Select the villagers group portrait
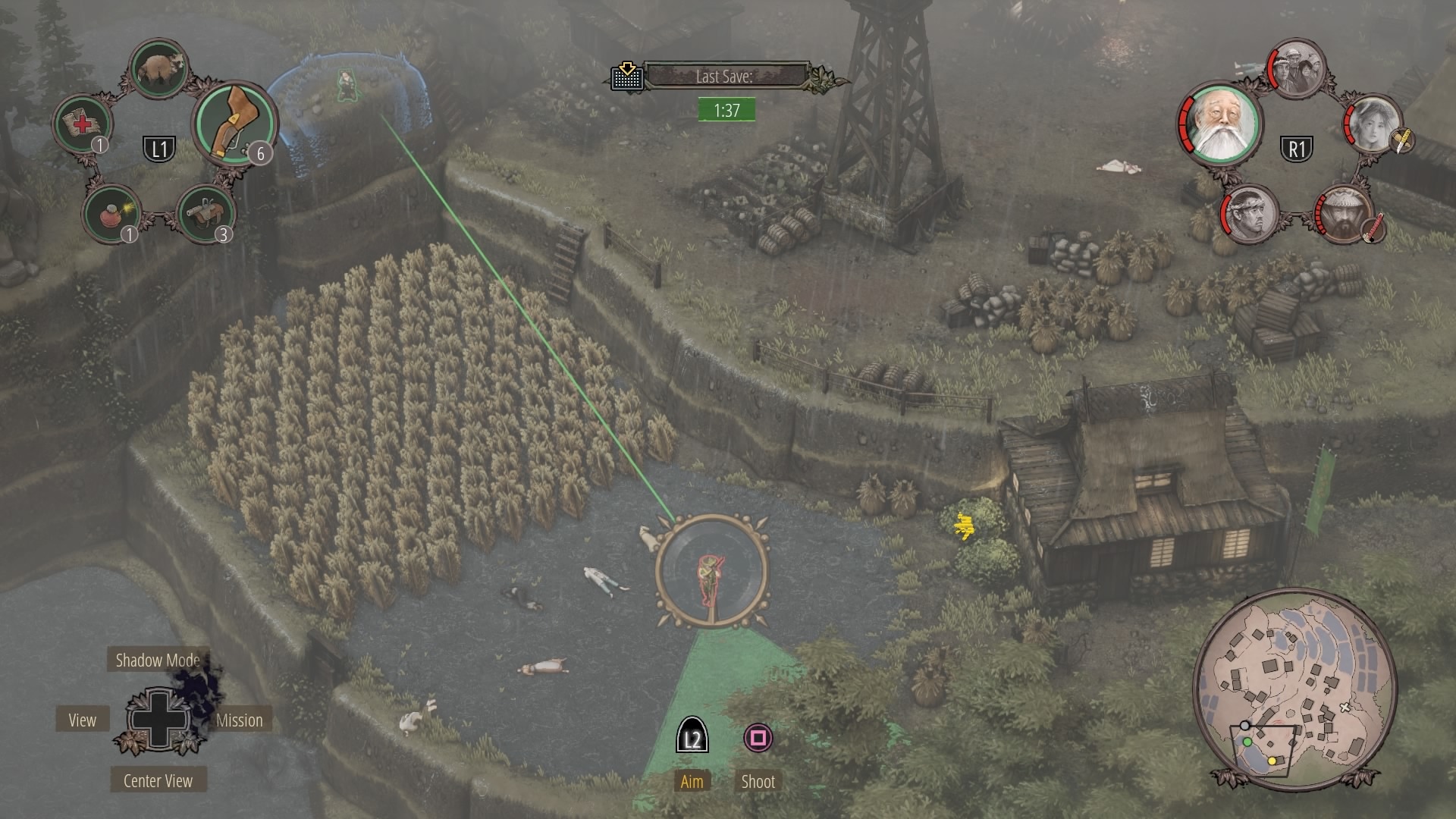Image resolution: width=1456 pixels, height=819 pixels. 1298,68
